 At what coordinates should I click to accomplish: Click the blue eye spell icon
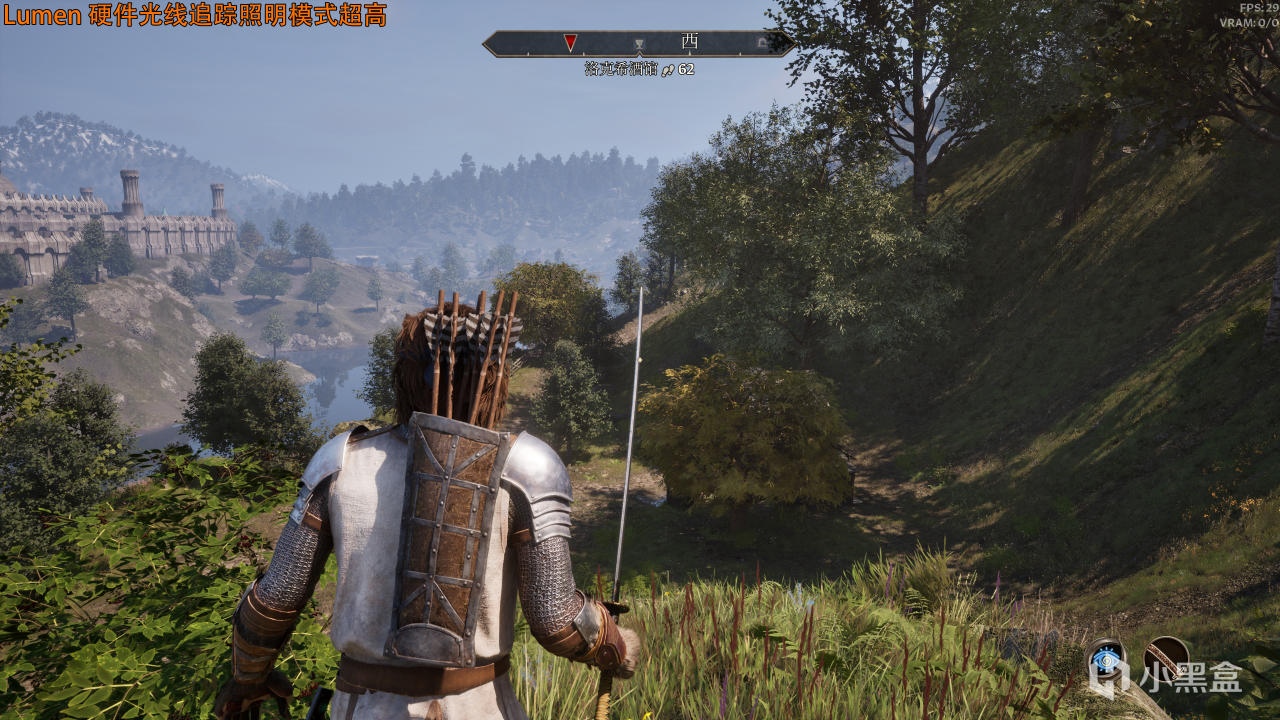coord(1105,658)
